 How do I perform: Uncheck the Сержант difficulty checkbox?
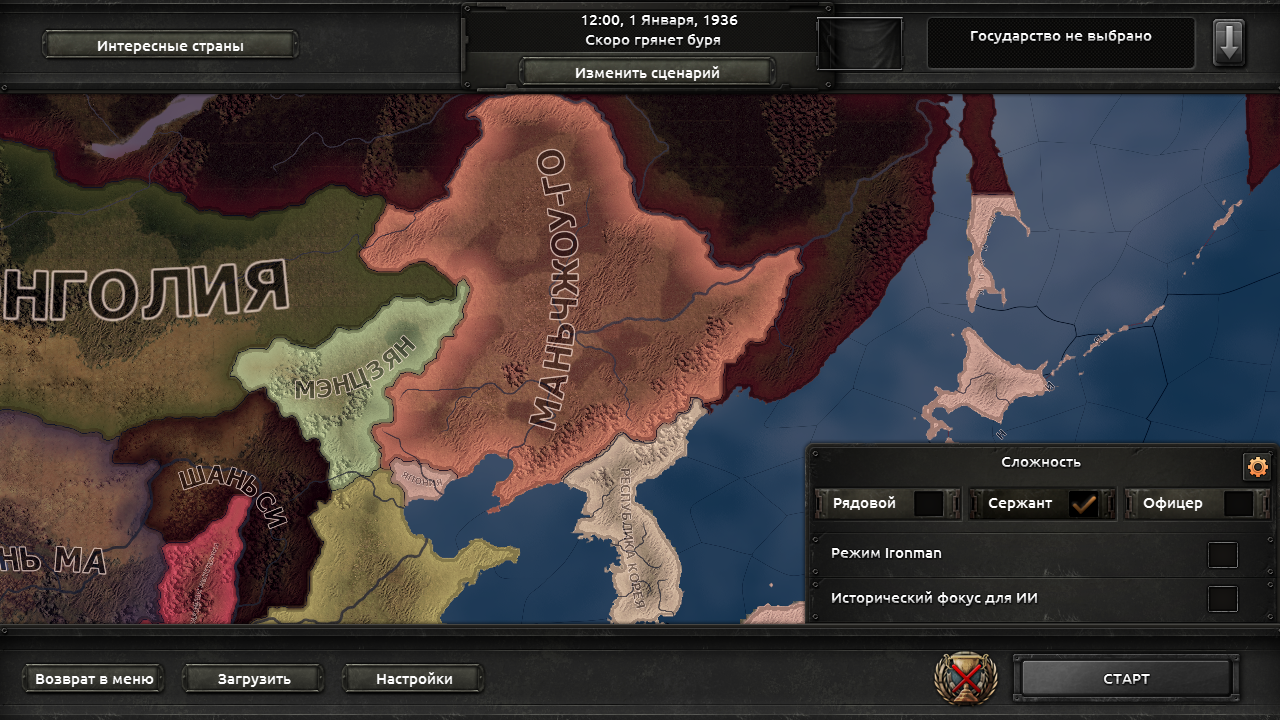[x=1085, y=503]
